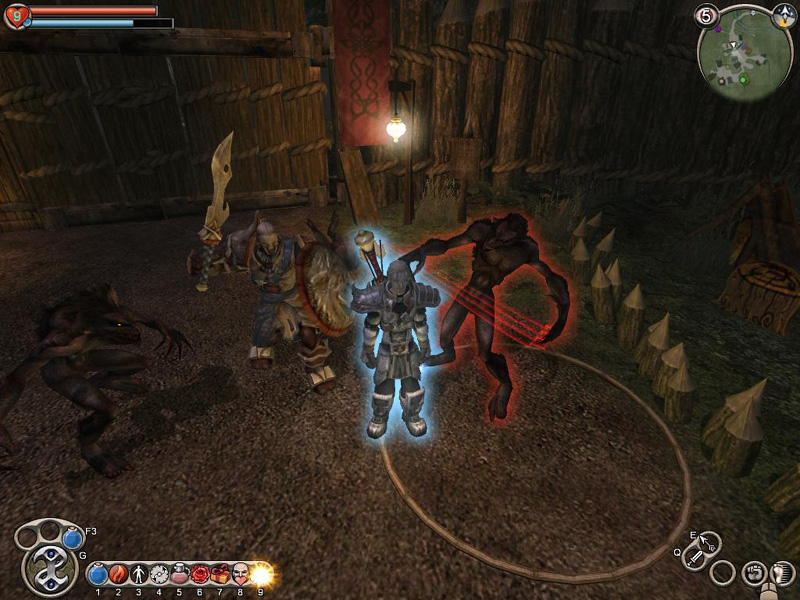The width and height of the screenshot is (800, 600).
Task: Activate the glowing light burst hotbar slot
Action: point(262,575)
